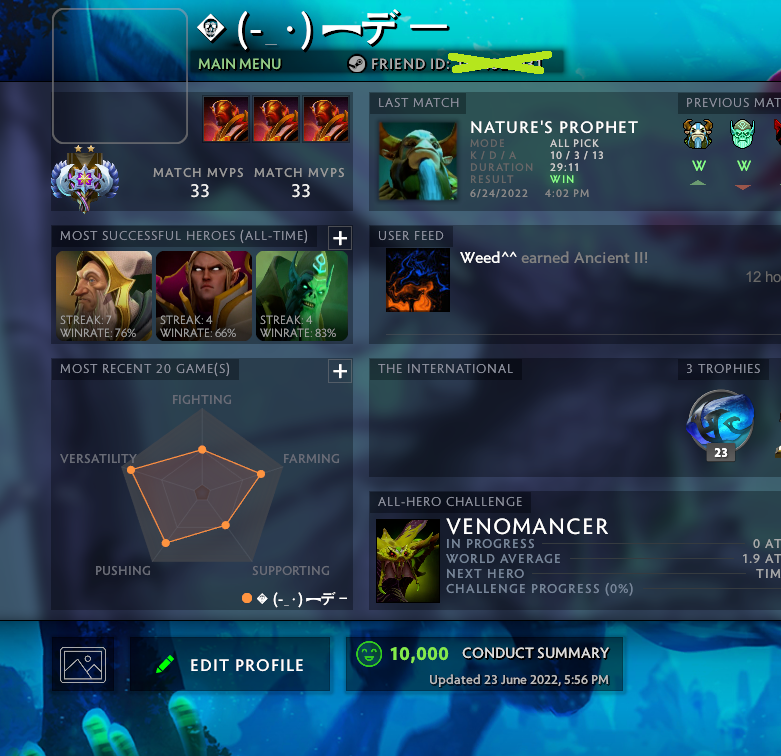This screenshot has height=756, width=781.
Task: Click the empty profile avatar frame
Action: click(120, 76)
